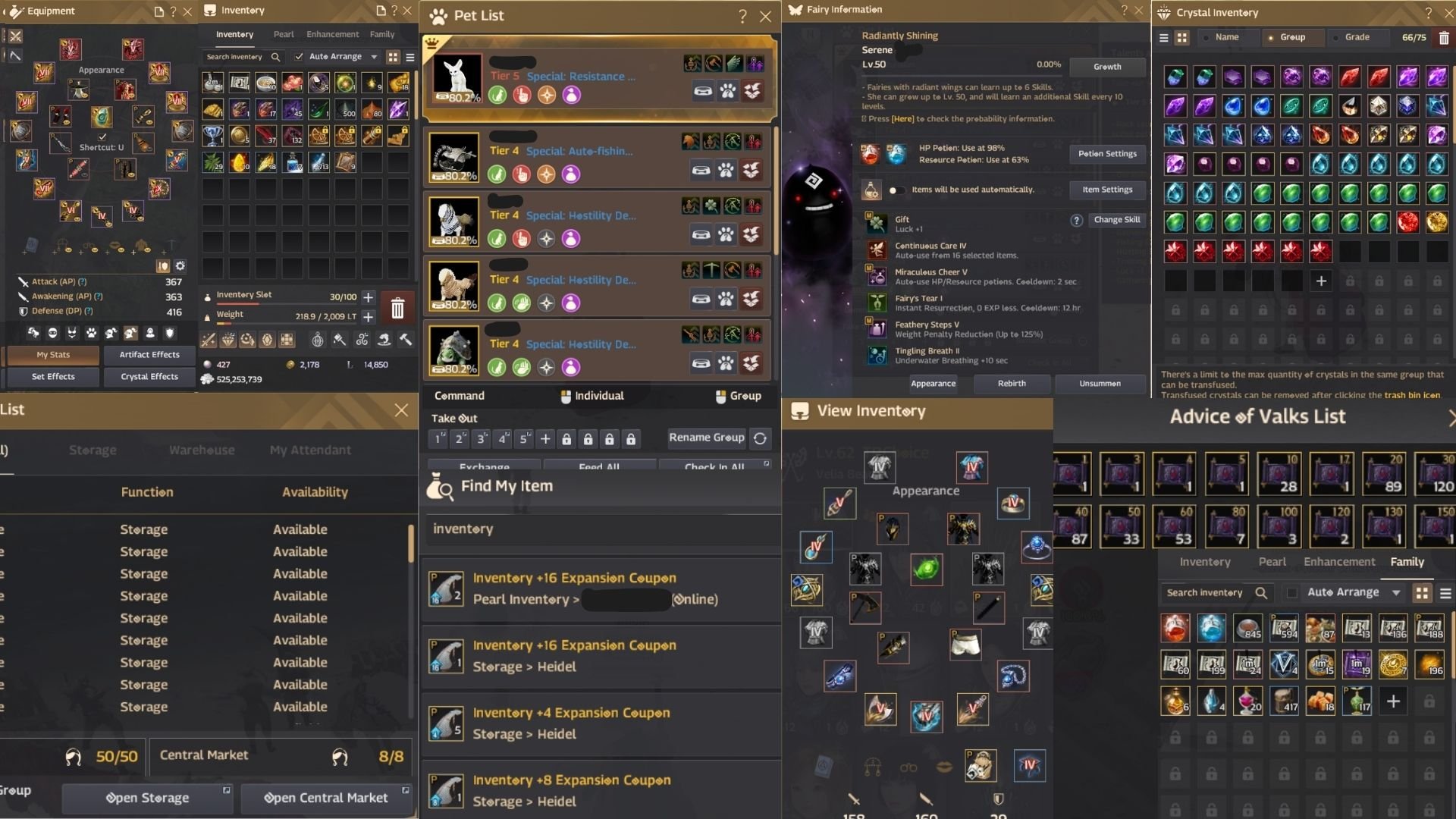
Task: Enable the Auto Arrange checkbox in Inventory
Action: coord(298,56)
